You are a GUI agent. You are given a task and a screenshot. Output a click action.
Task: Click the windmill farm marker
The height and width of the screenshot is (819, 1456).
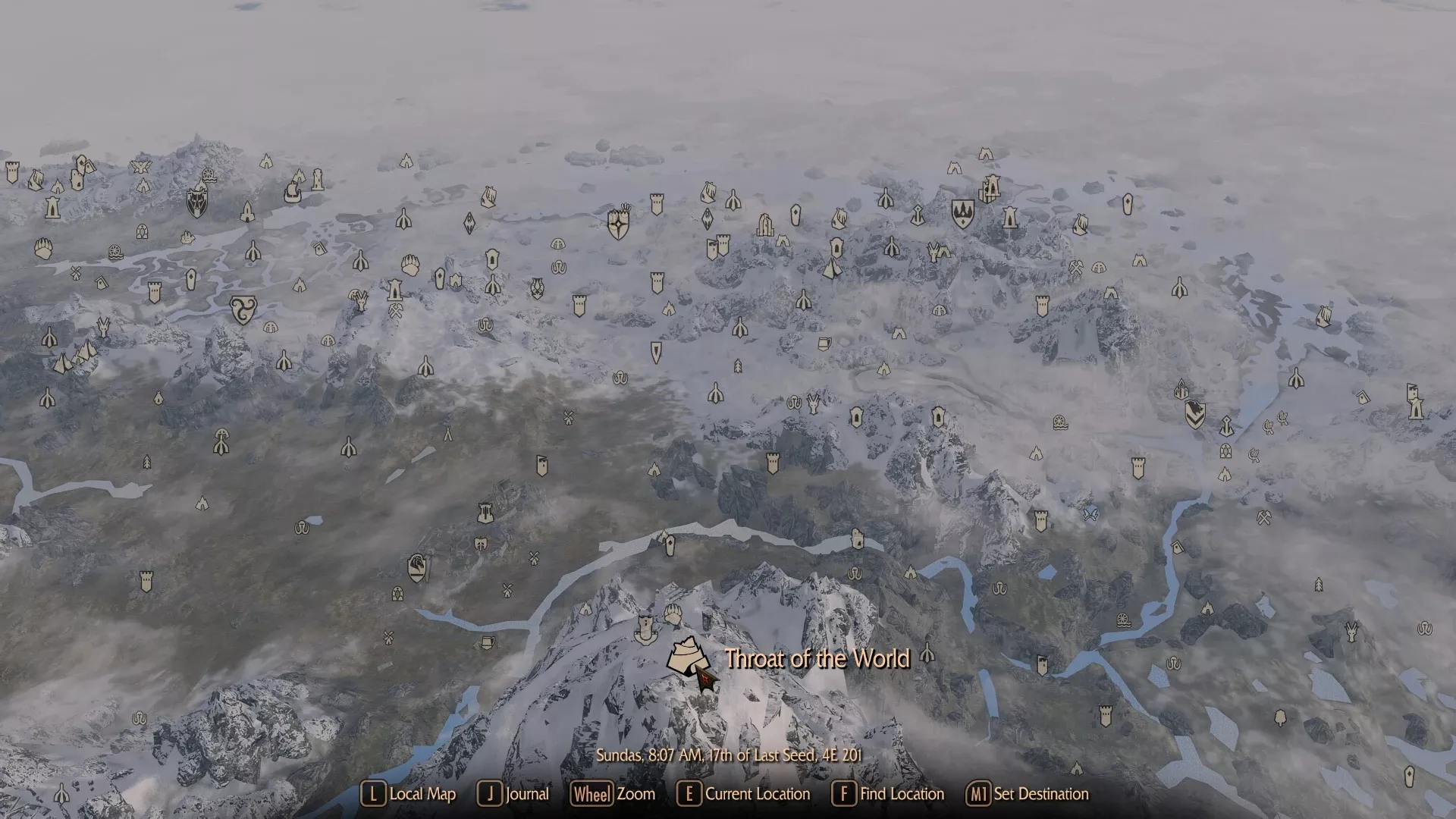coord(568,418)
